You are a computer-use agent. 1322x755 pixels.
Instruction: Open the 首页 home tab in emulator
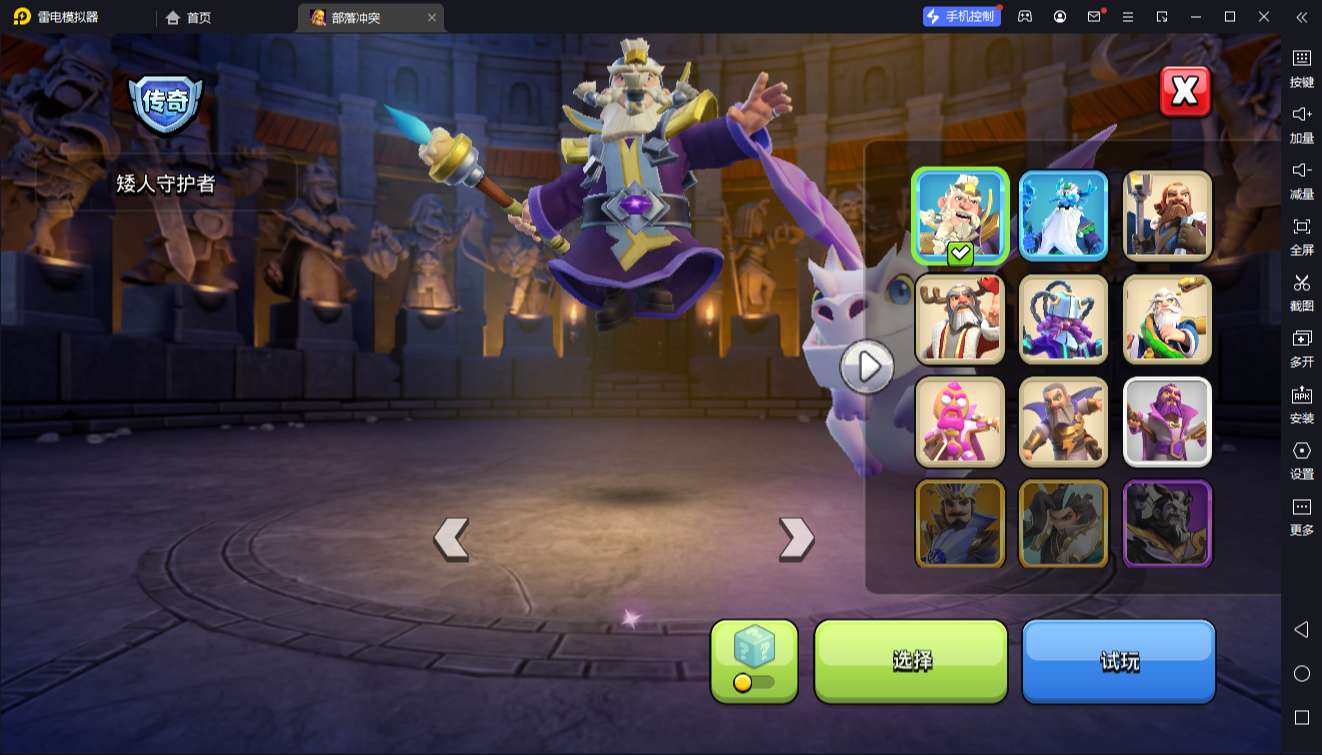(x=189, y=17)
